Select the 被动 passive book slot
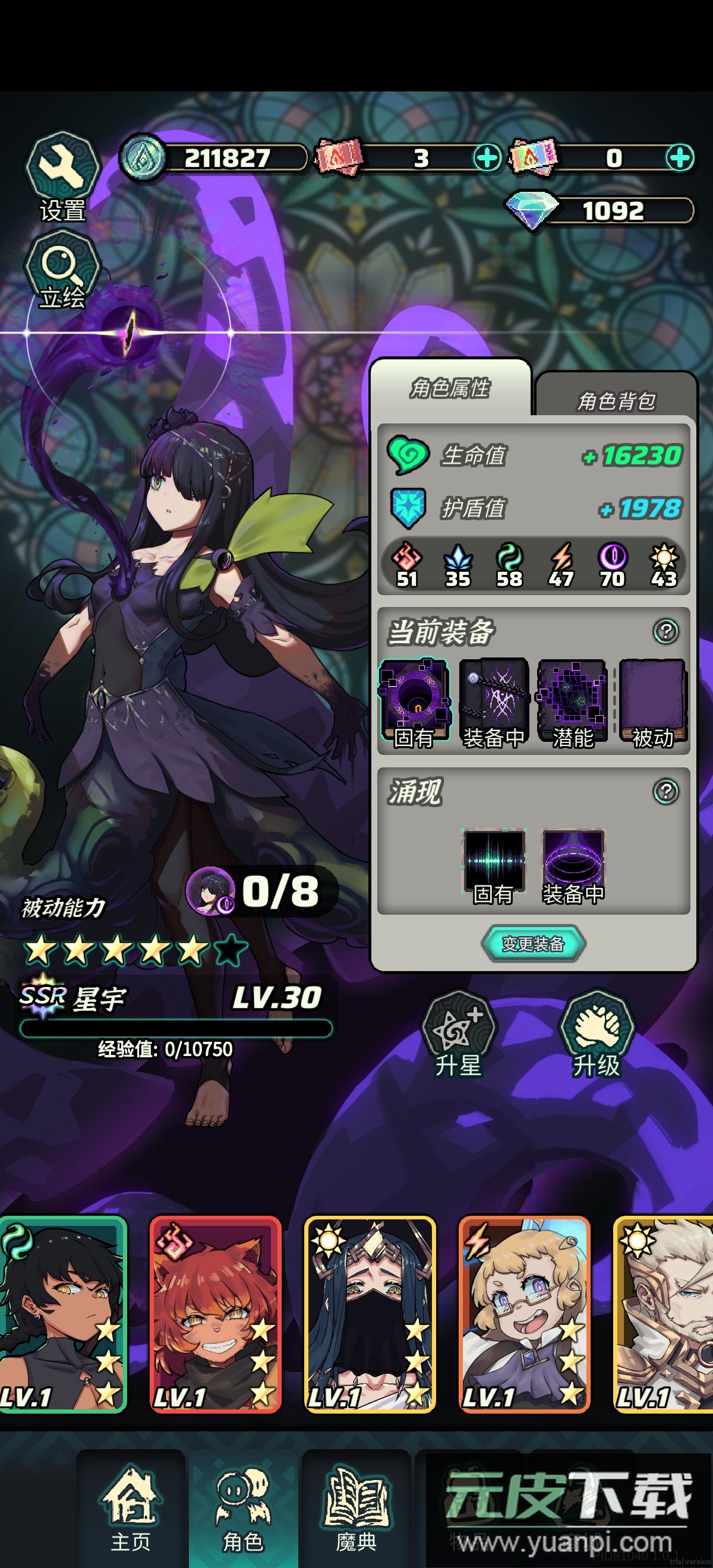Screen dimensions: 713x1568 pos(652,702)
